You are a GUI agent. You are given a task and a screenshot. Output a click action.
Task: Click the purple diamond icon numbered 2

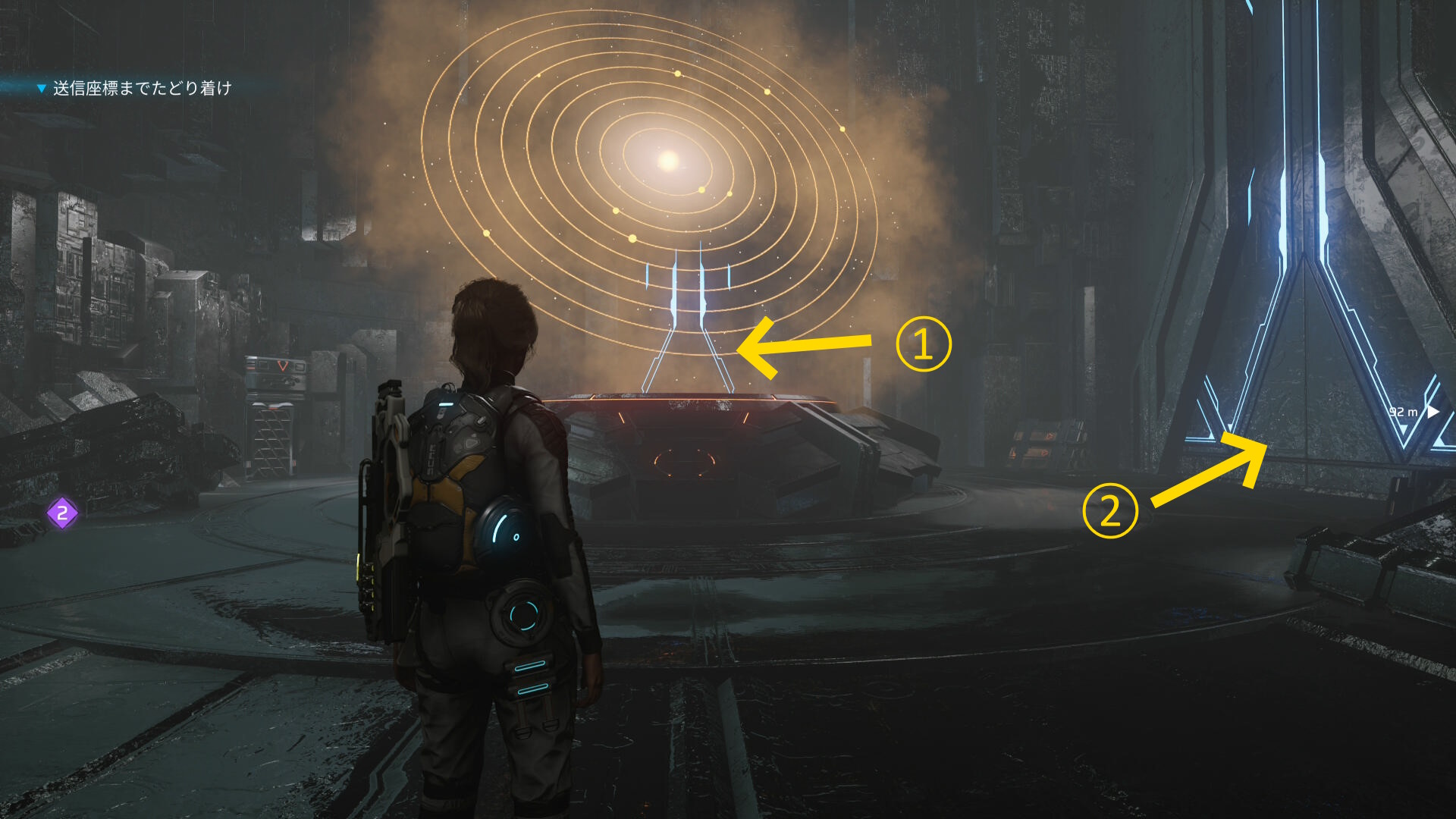(63, 513)
